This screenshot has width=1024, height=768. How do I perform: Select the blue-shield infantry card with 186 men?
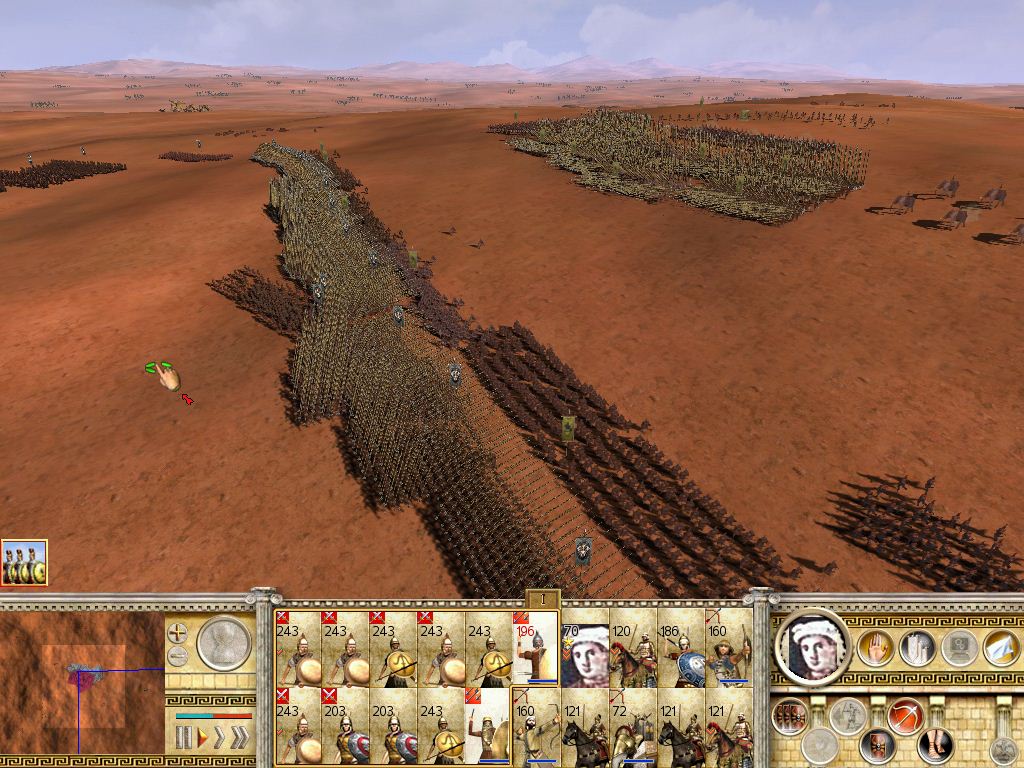[681, 654]
